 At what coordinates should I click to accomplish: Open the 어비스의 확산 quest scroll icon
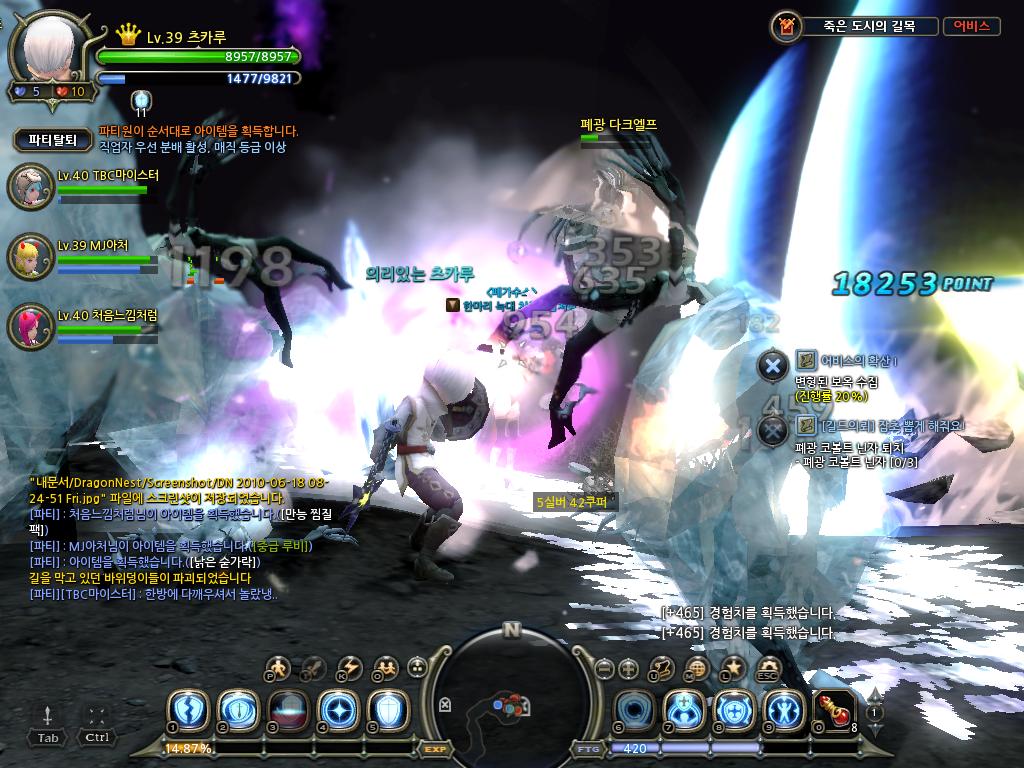tap(806, 361)
